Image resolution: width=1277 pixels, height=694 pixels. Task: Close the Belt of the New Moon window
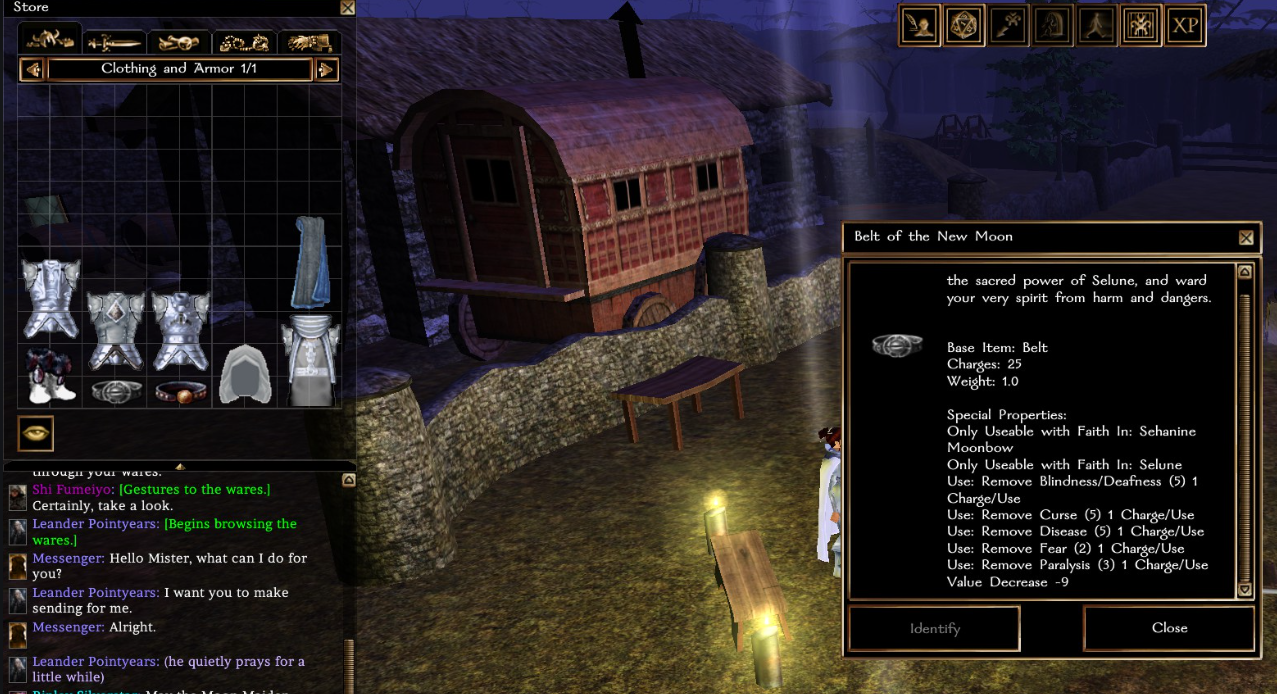1246,238
